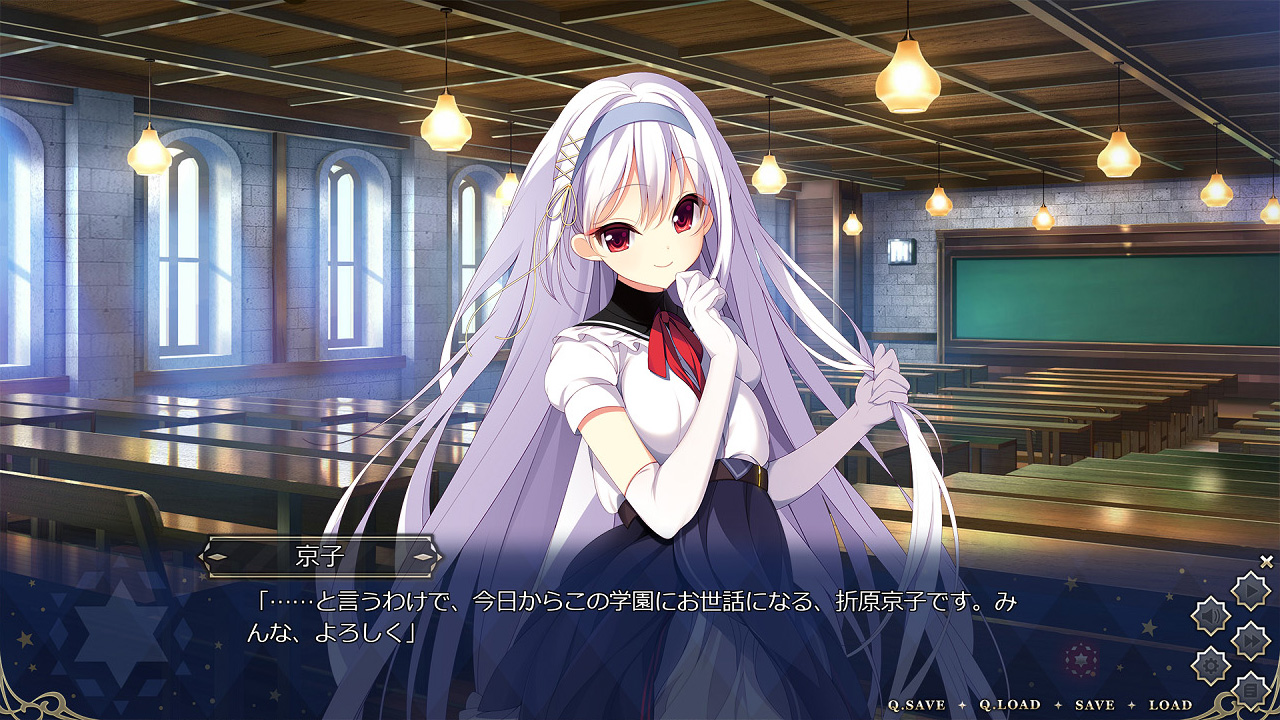
Task: Use Q.LOAD to quick load
Action: click(1010, 705)
